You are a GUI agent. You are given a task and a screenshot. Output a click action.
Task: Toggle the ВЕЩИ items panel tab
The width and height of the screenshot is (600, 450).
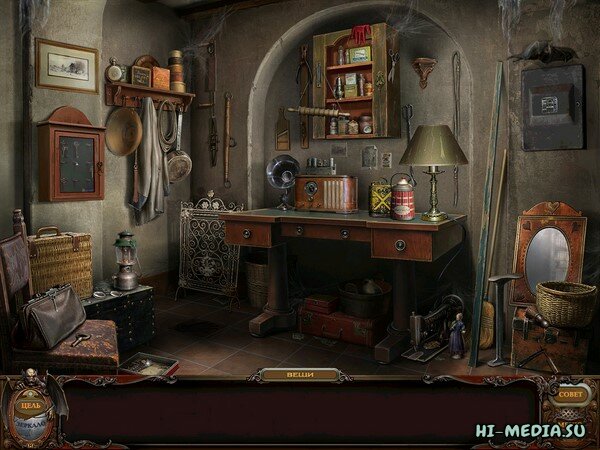300,376
